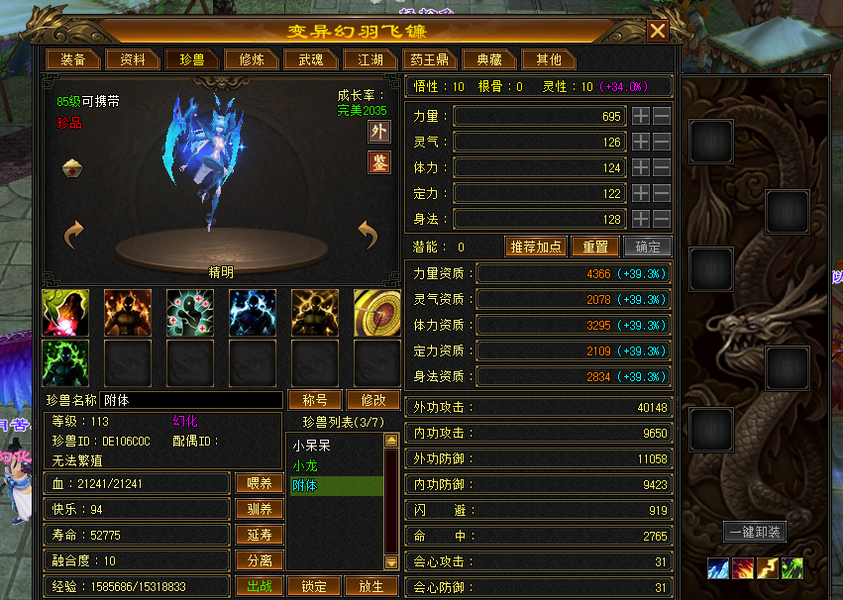The height and width of the screenshot is (600, 843).
Task: Release the pet with 放生
Action: 371,586
